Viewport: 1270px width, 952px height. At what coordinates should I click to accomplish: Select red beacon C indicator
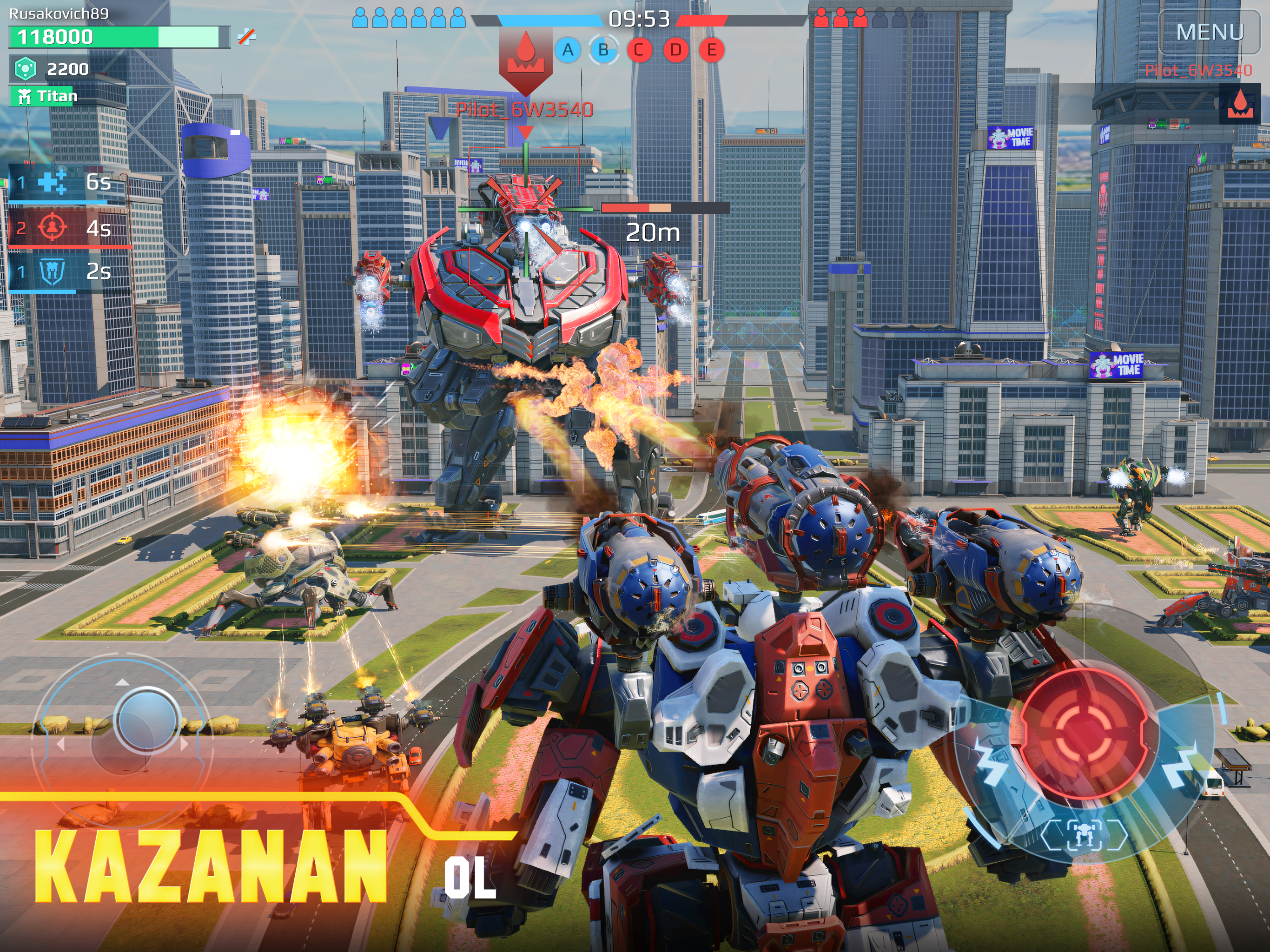(639, 51)
